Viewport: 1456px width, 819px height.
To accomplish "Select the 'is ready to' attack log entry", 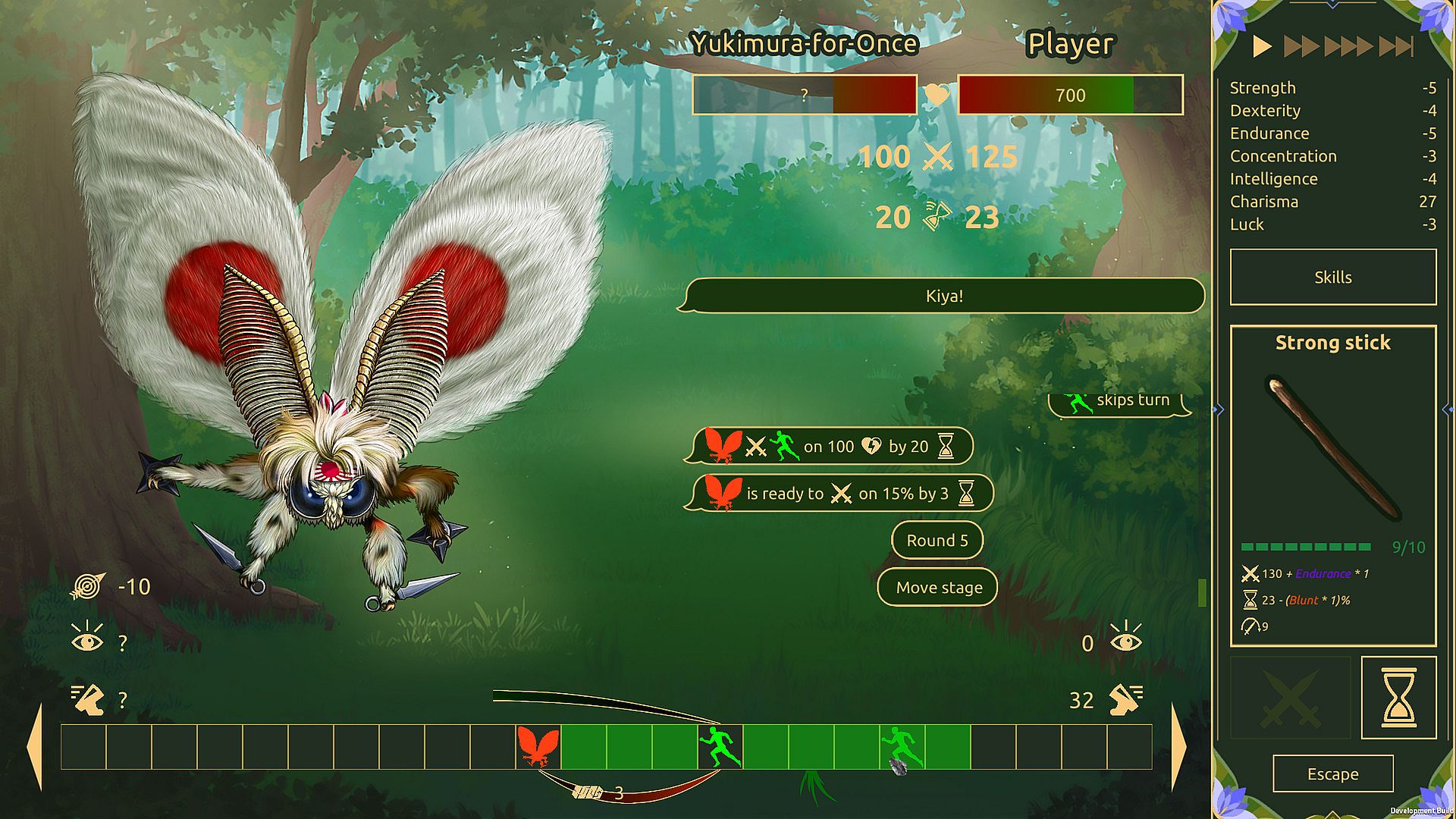I will (x=839, y=494).
